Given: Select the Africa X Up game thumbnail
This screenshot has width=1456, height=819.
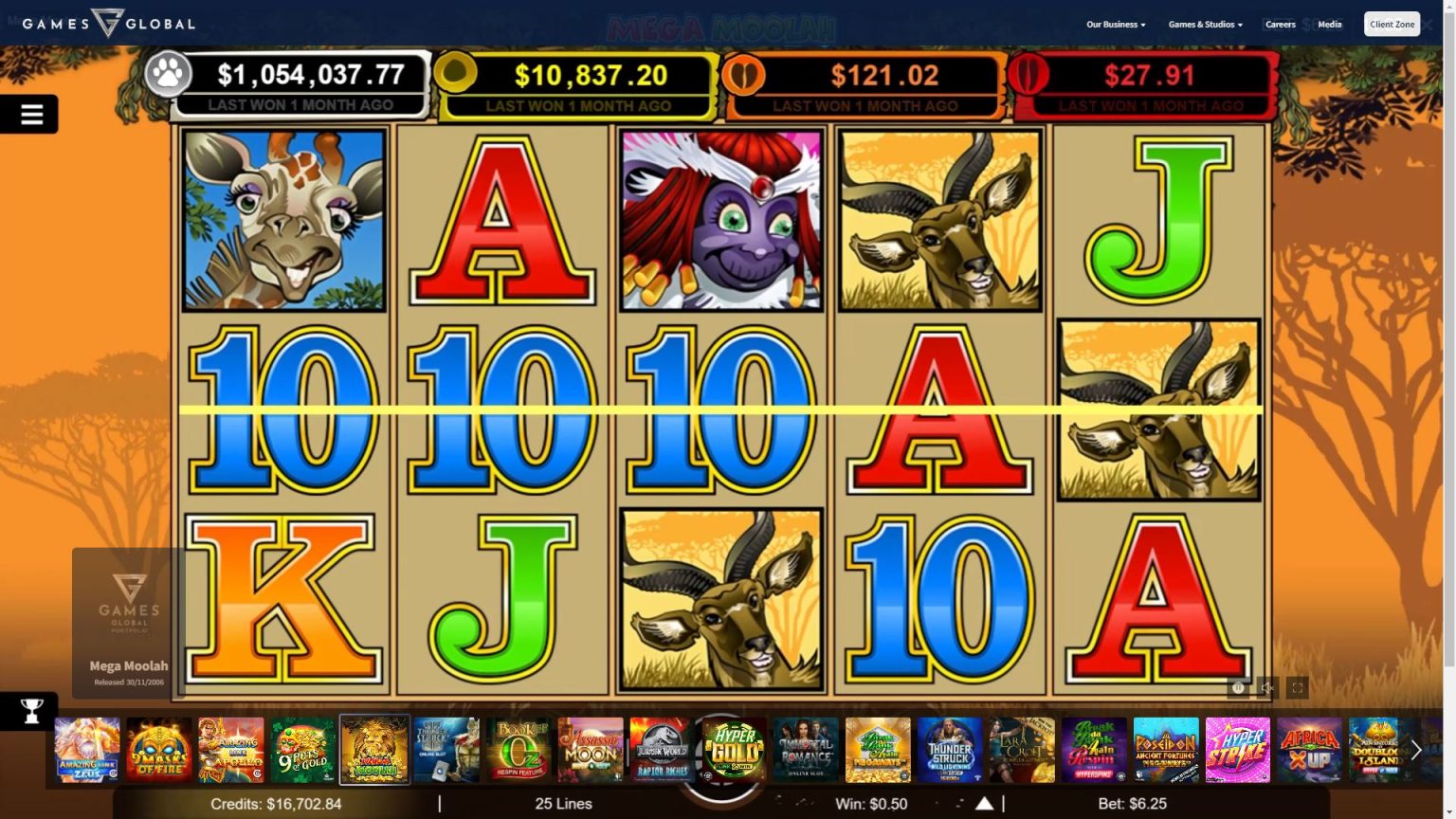Looking at the screenshot, I should [x=1309, y=750].
